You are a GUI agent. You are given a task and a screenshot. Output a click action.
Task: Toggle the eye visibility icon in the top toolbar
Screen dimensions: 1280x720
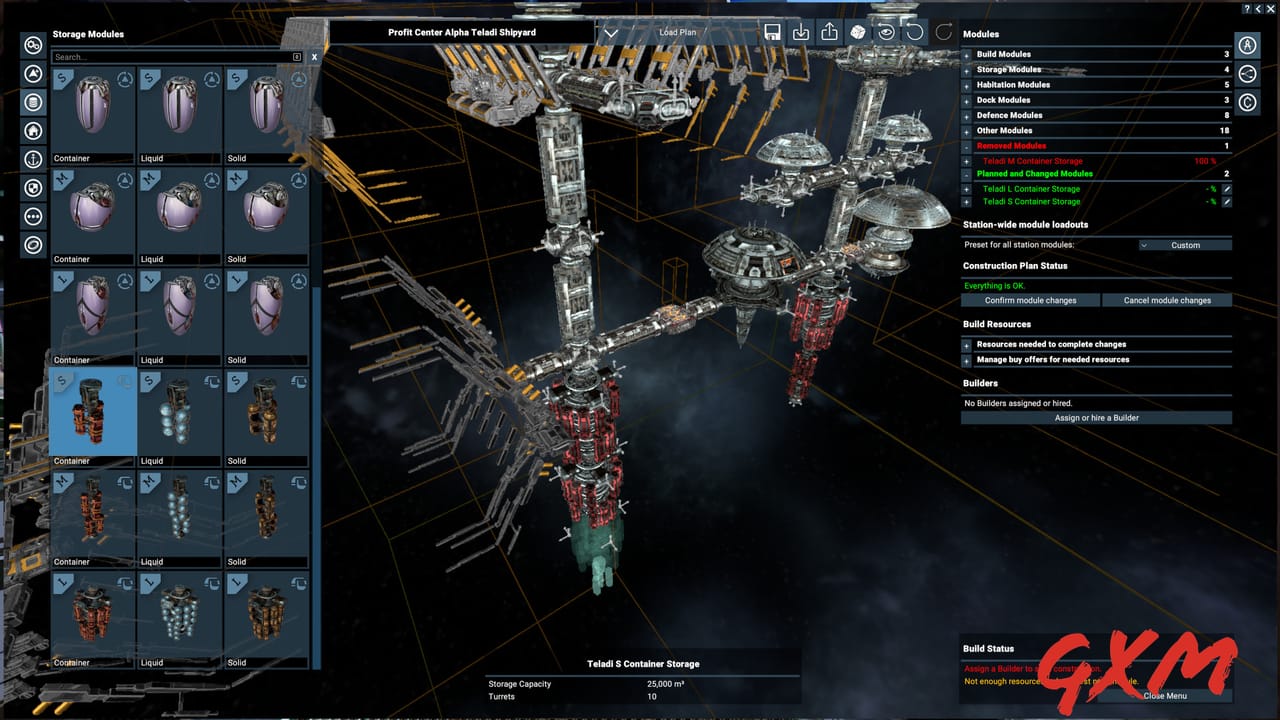[x=885, y=32]
